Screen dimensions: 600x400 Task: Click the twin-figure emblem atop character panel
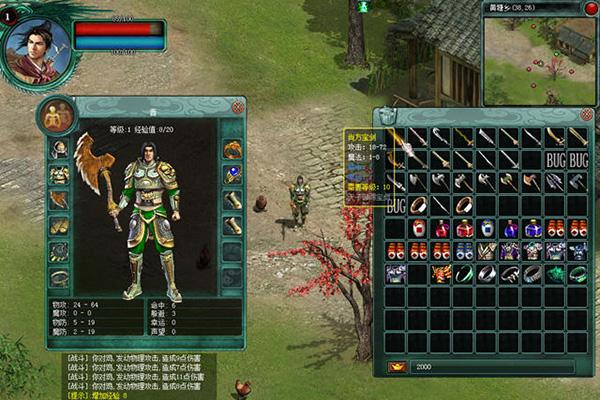click(56, 116)
